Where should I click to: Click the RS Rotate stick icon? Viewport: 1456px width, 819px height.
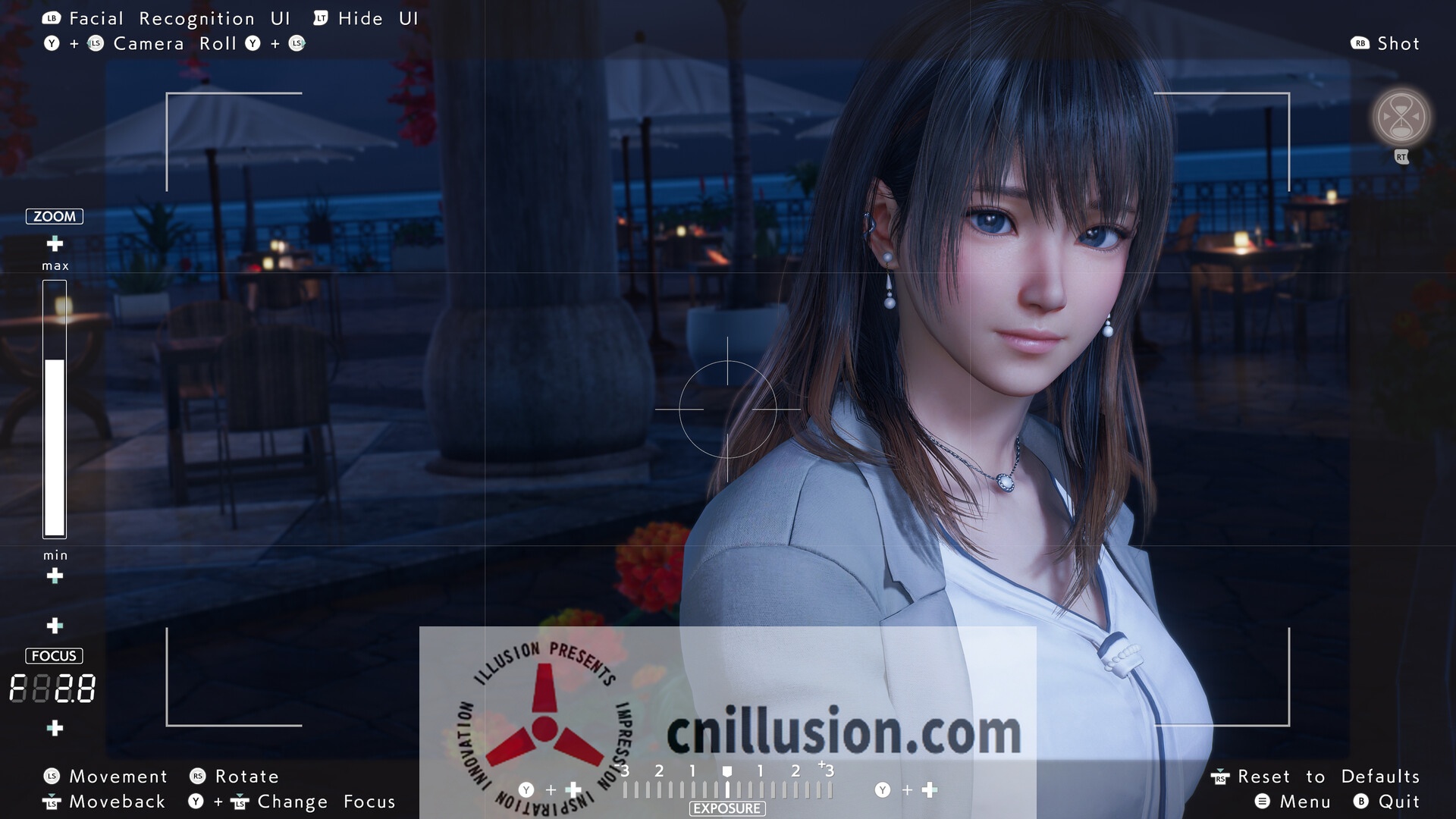point(196,776)
